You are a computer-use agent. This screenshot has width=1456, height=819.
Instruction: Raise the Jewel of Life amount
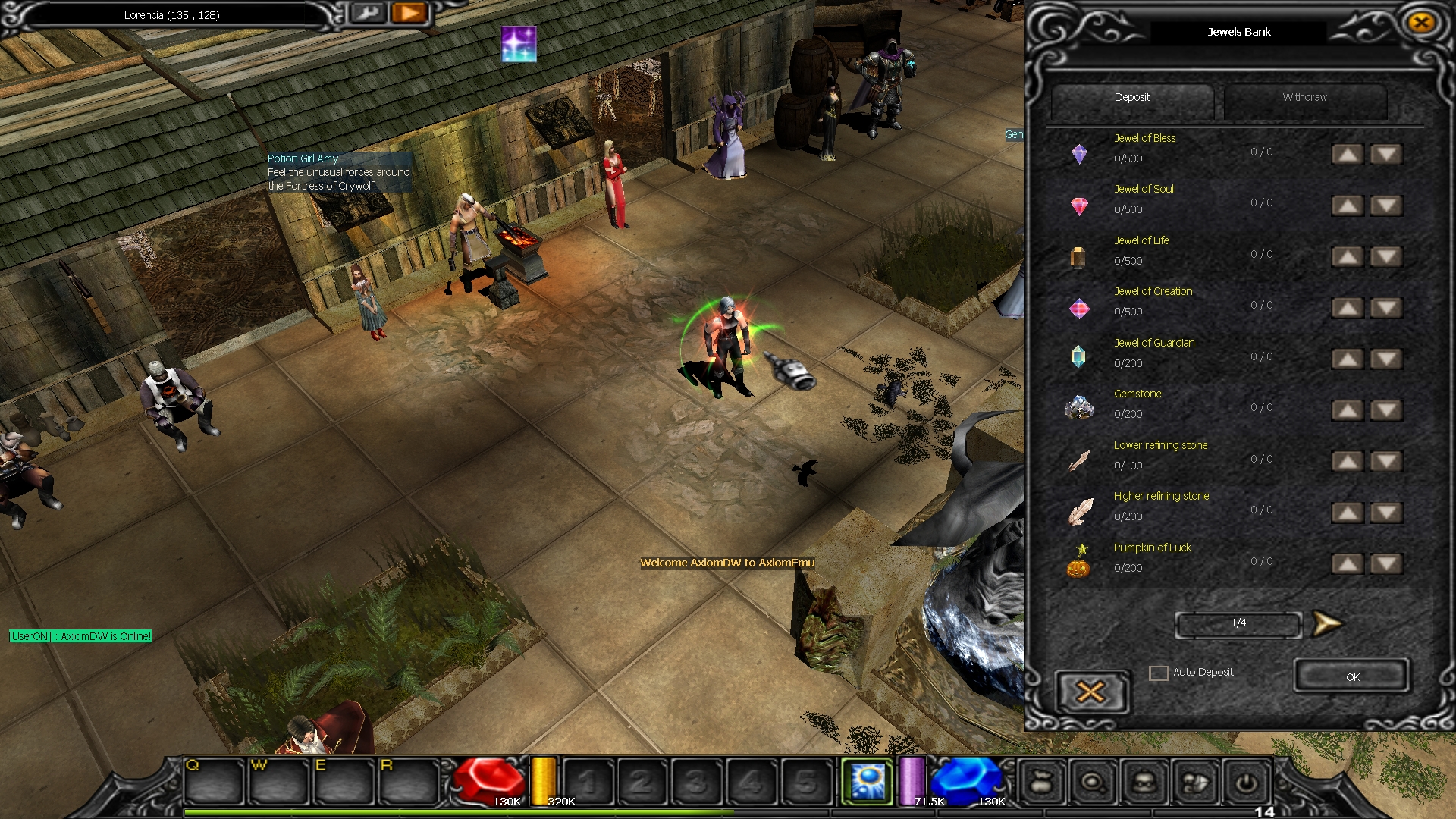click(x=1348, y=257)
